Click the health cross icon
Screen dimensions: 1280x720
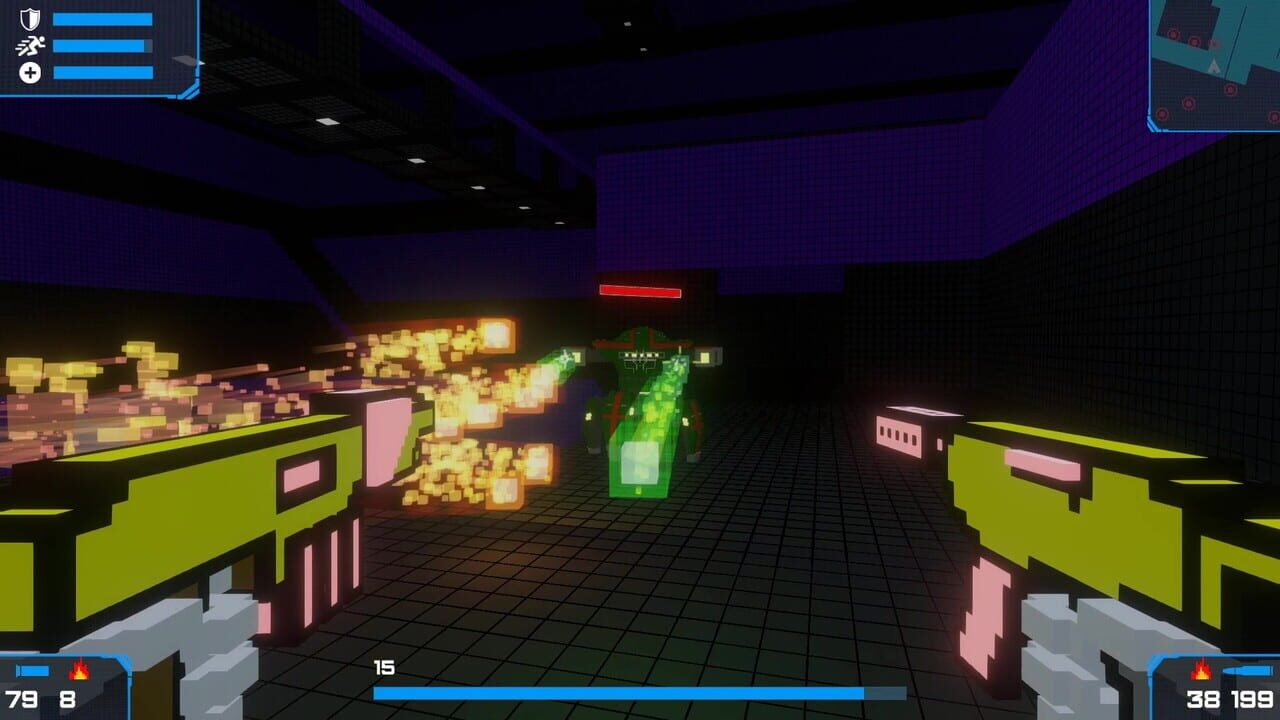click(30, 72)
